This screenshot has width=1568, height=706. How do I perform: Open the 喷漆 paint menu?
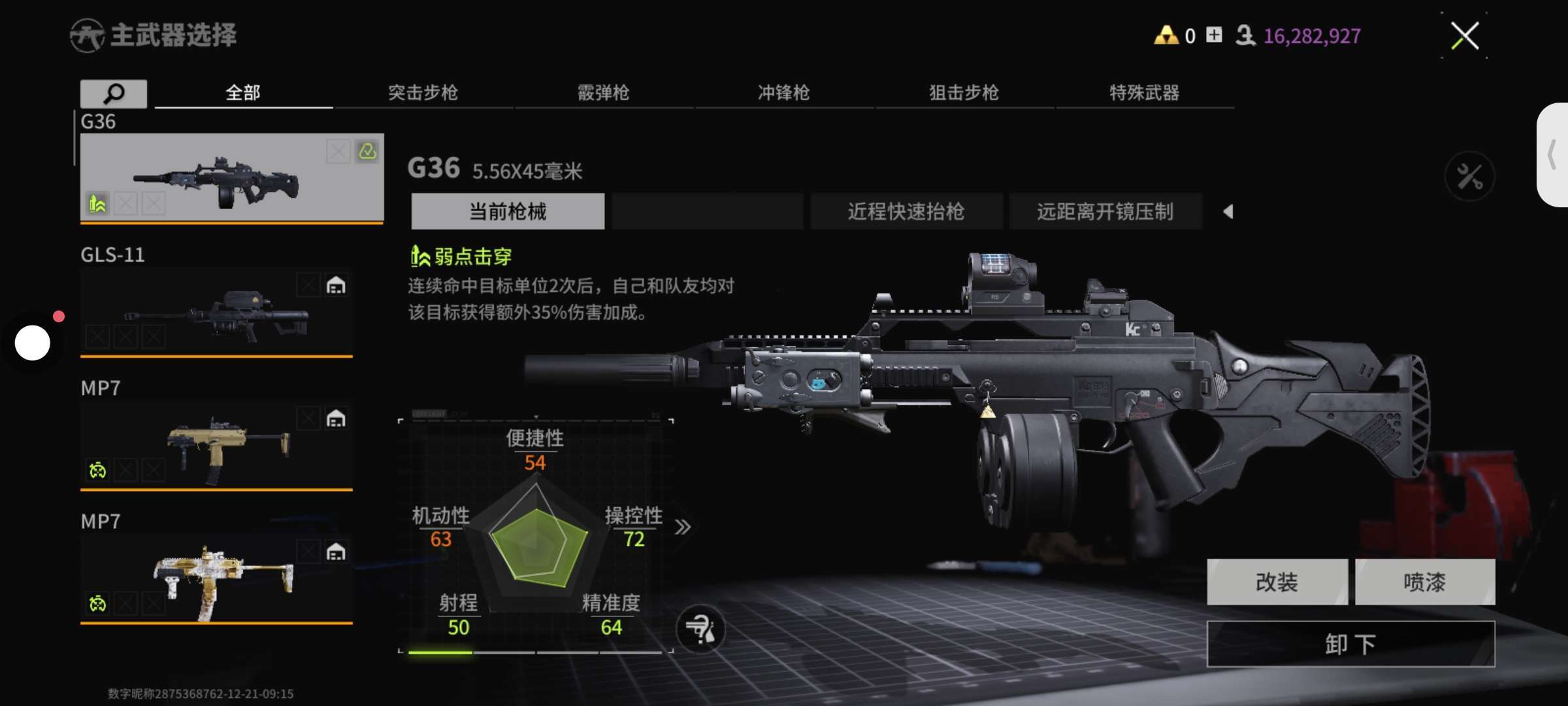pos(1424,582)
